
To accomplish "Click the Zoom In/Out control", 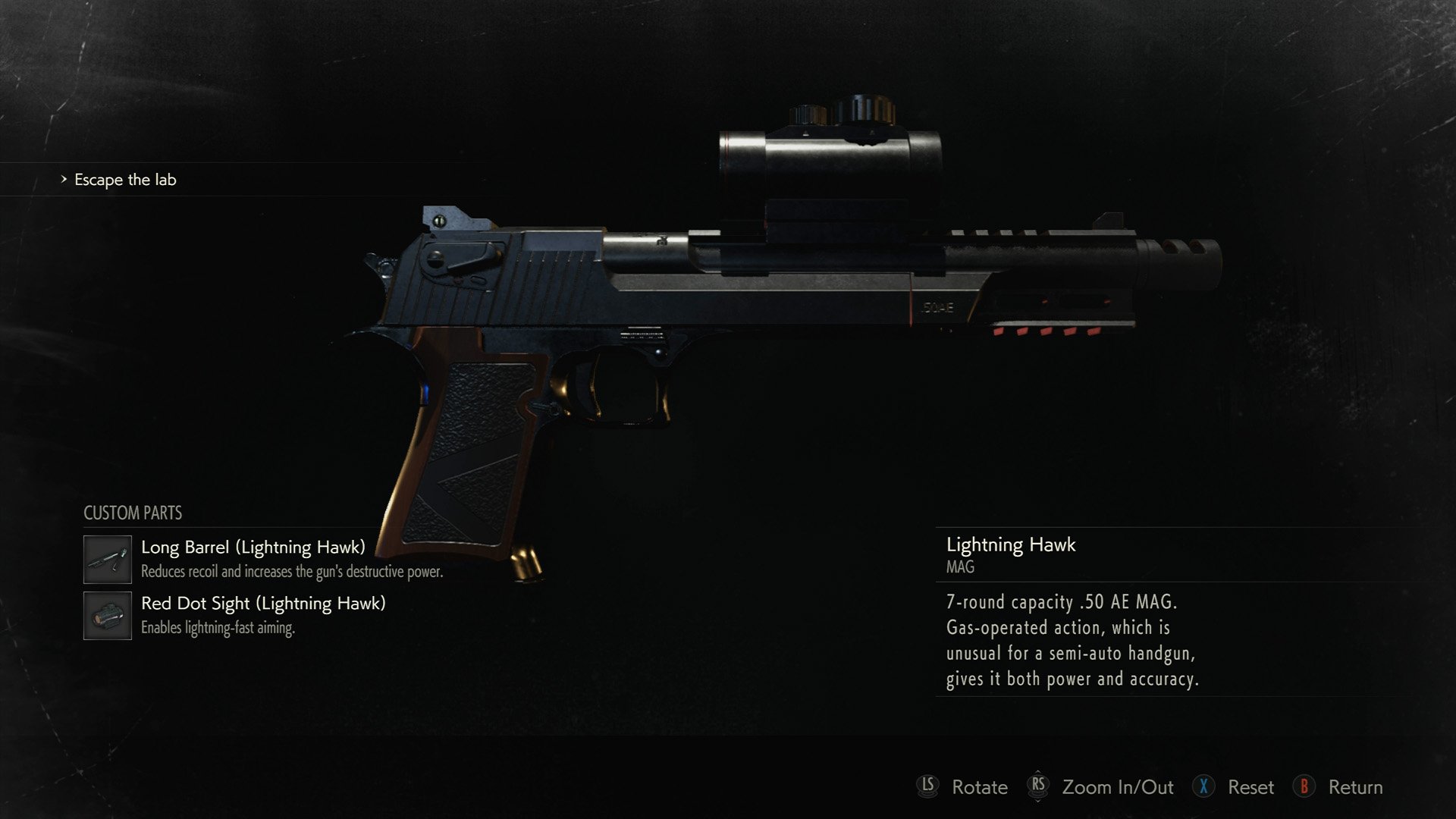I will (1115, 787).
